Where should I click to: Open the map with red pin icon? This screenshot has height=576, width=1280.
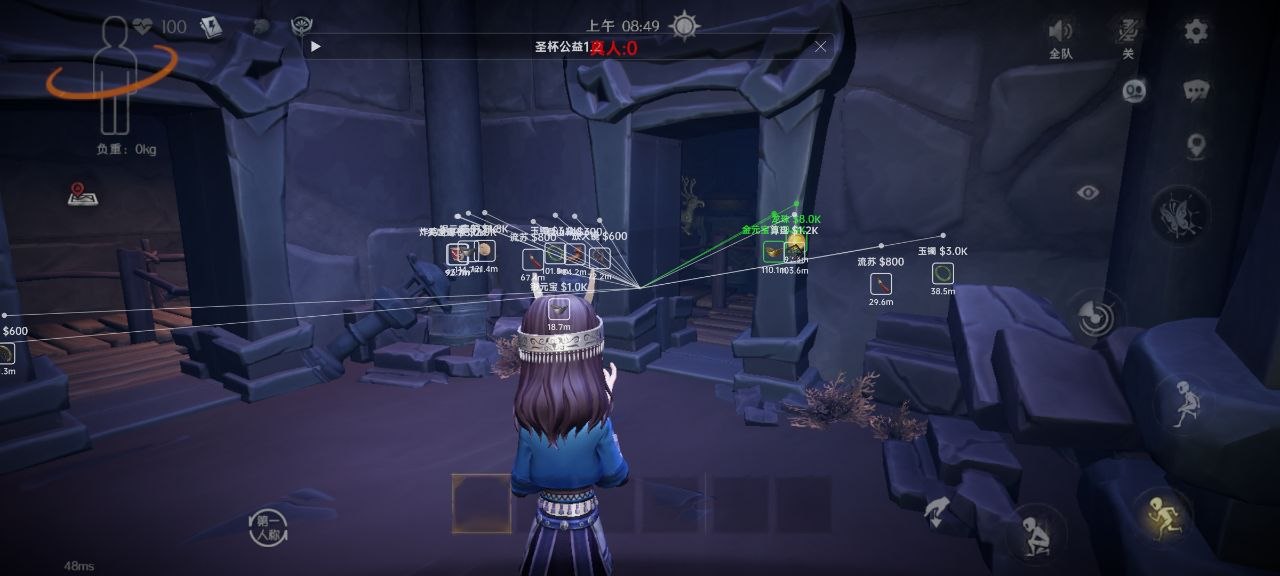tap(82, 194)
